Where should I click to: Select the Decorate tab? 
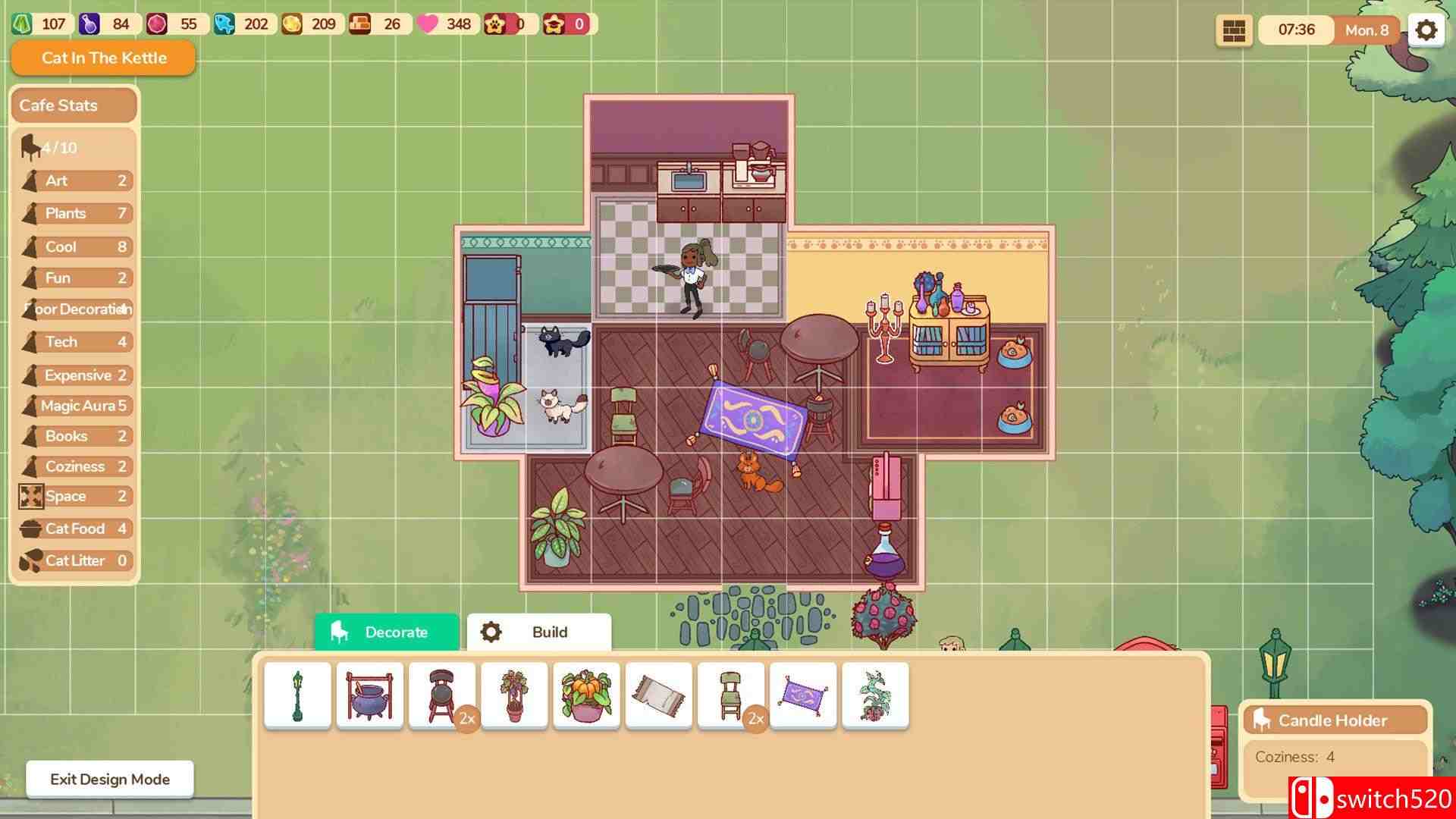[386, 632]
